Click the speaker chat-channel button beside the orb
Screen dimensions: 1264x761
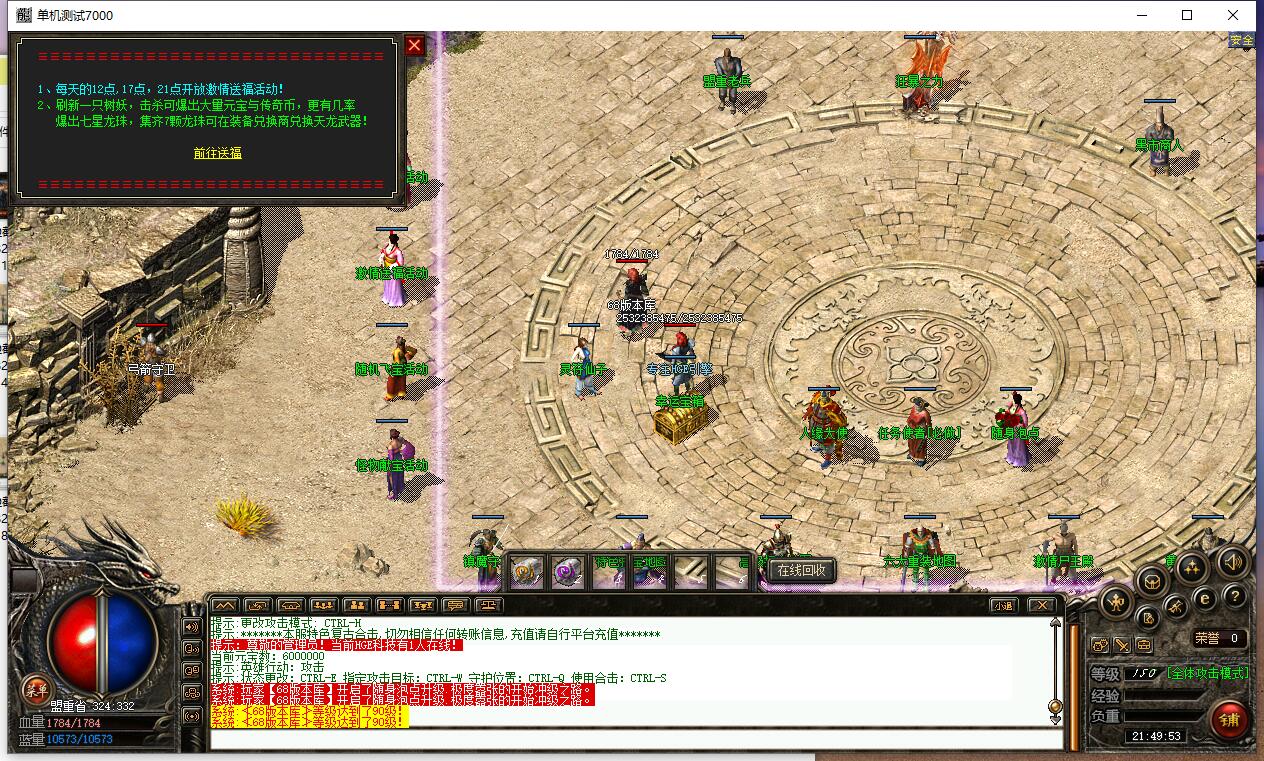[x=191, y=627]
